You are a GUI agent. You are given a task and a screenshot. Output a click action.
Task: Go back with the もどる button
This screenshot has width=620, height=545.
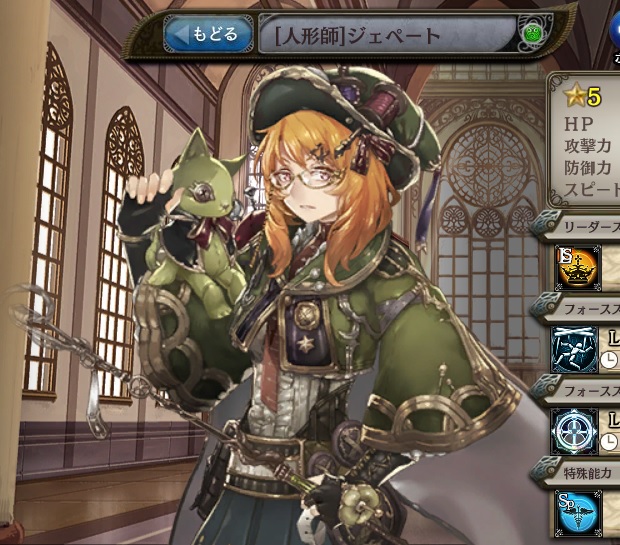click(208, 35)
